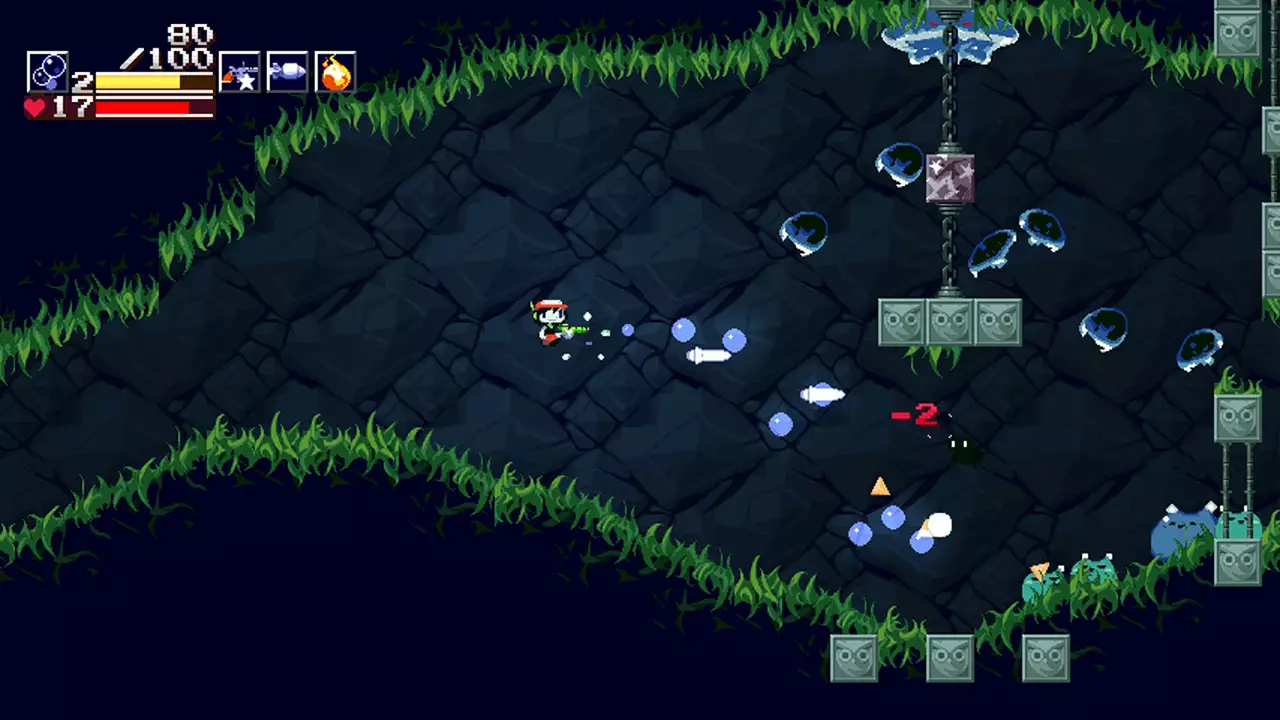Click the star Blade weapon icon
1280x720 pixels.
[238, 70]
